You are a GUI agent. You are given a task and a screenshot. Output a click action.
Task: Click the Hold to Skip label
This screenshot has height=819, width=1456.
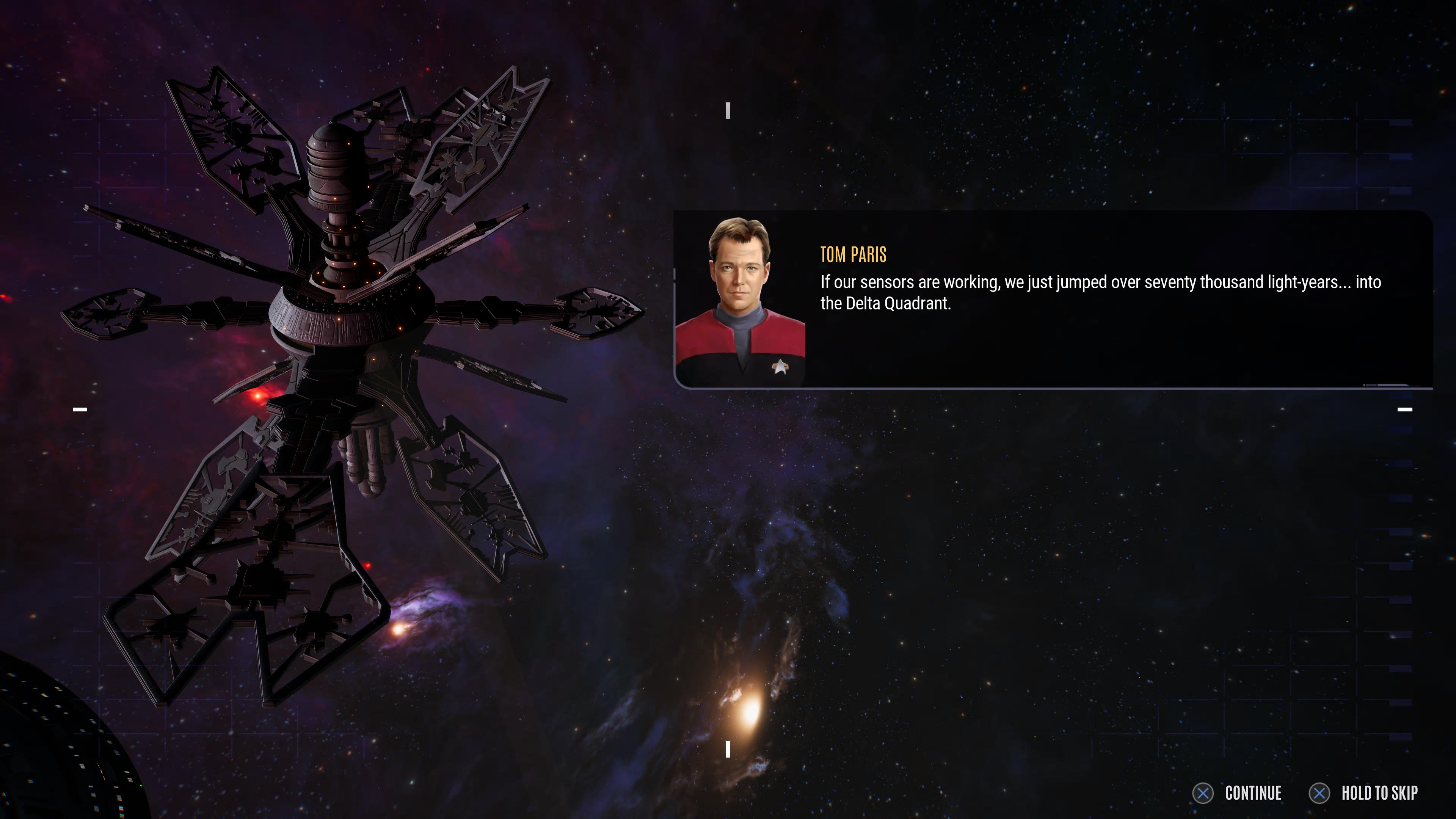tap(1379, 793)
